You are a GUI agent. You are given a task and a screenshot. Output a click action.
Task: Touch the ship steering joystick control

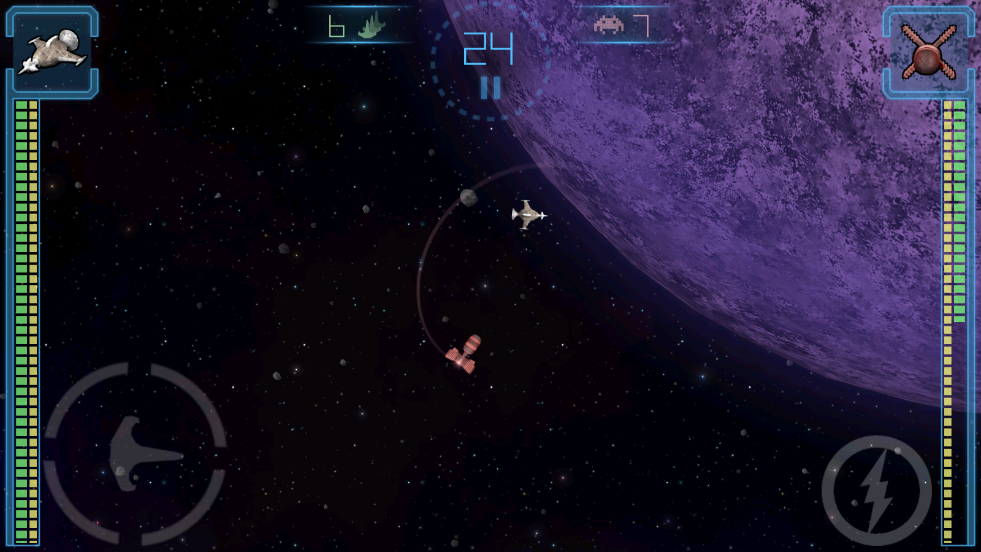click(135, 454)
